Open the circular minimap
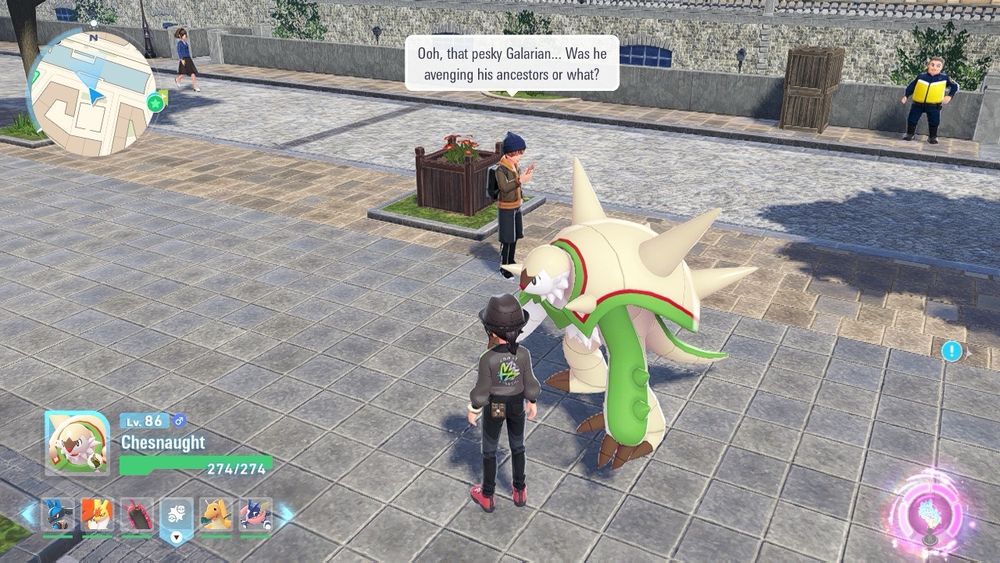 [90, 92]
